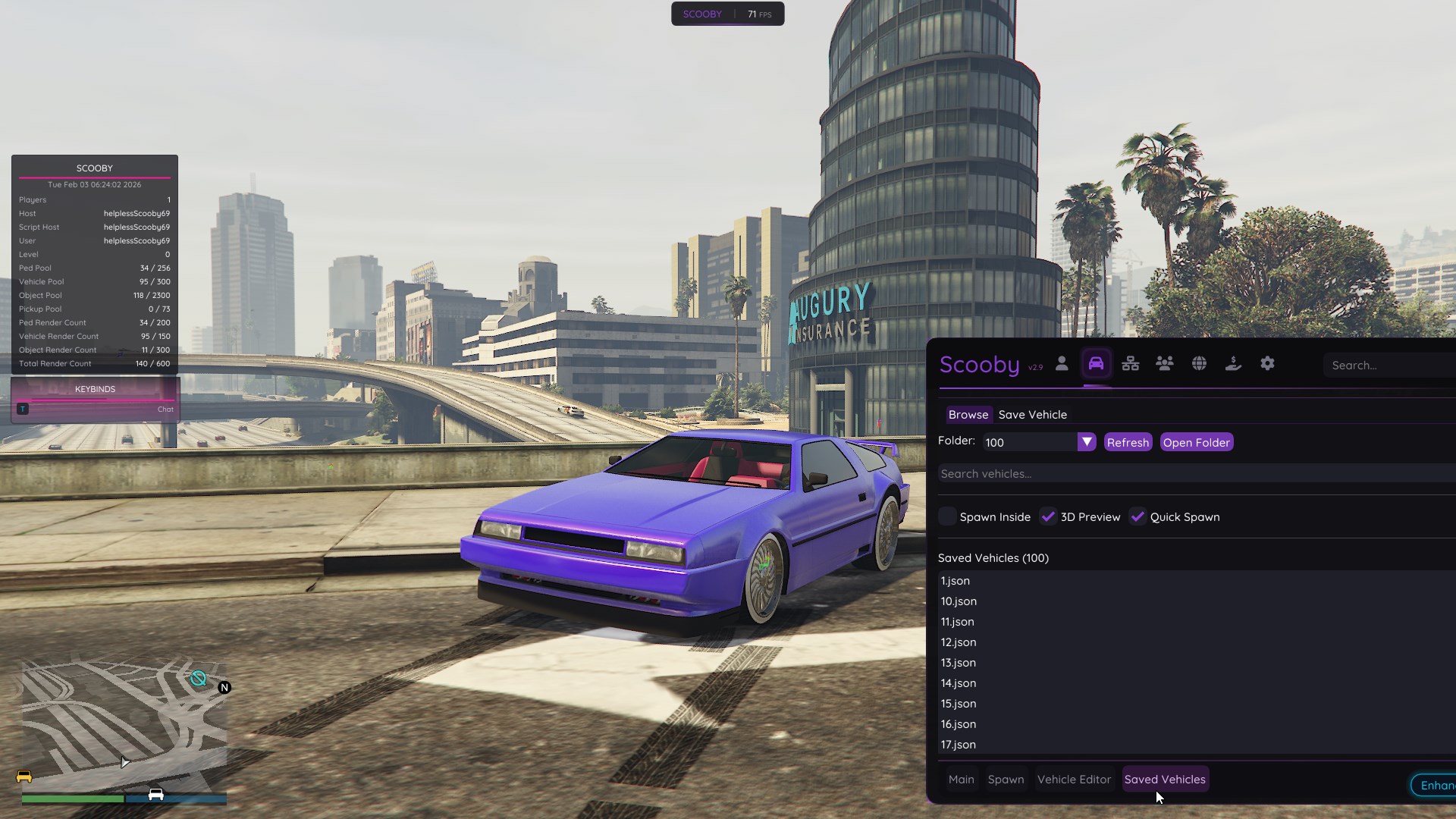1456x819 pixels.
Task: Switch to the Save Vehicle tab
Action: tap(1033, 414)
